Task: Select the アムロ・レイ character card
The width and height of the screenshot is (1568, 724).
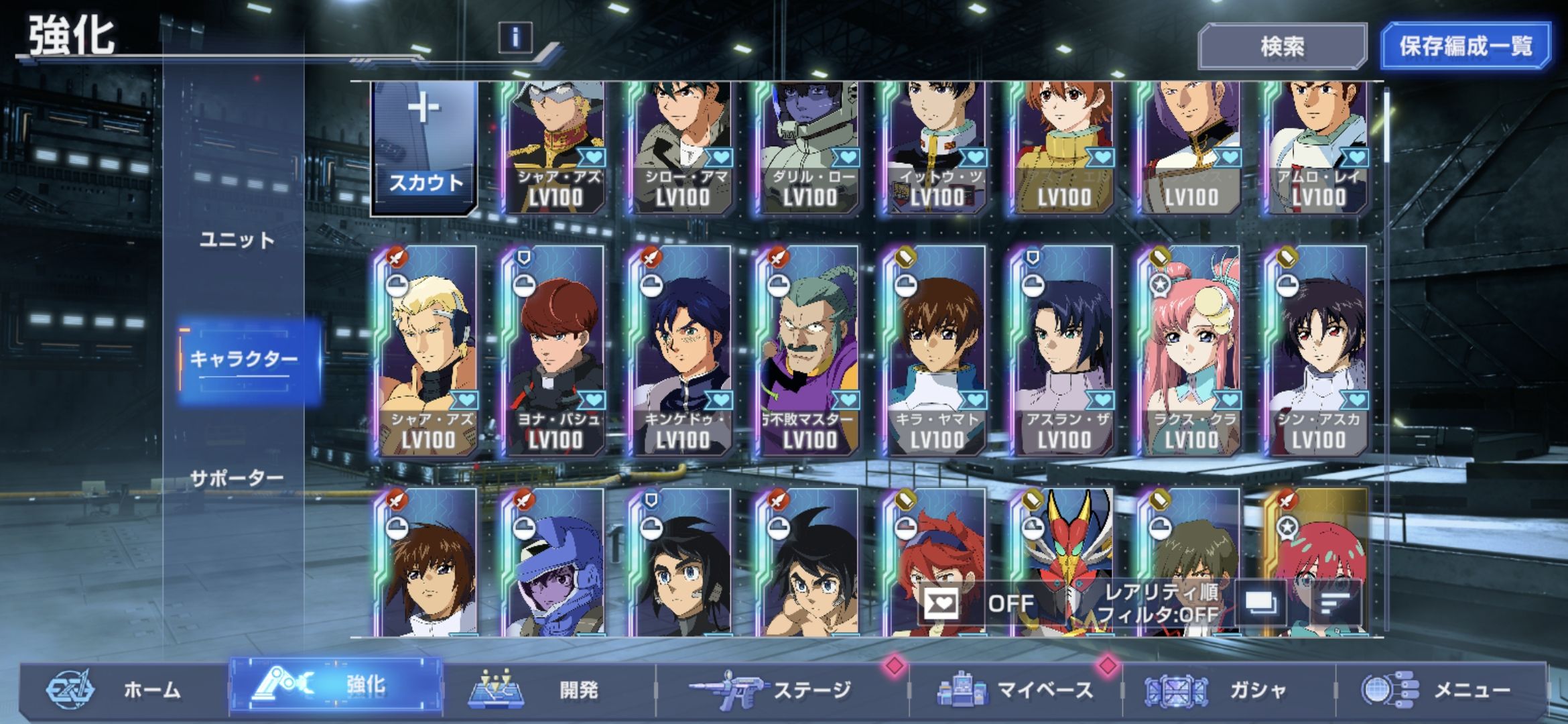Action: point(1318,147)
